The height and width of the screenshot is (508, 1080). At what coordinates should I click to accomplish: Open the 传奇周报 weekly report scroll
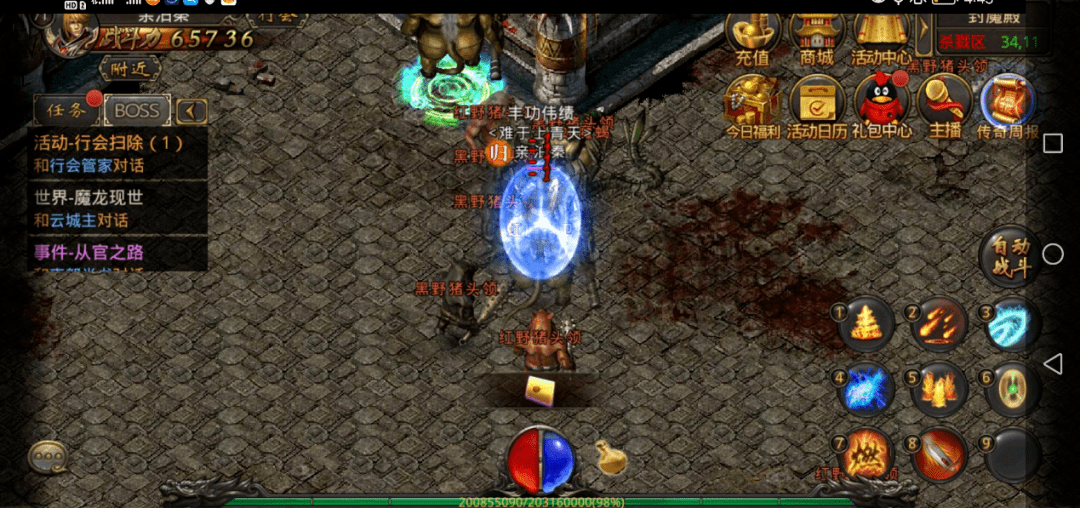pos(1008,104)
